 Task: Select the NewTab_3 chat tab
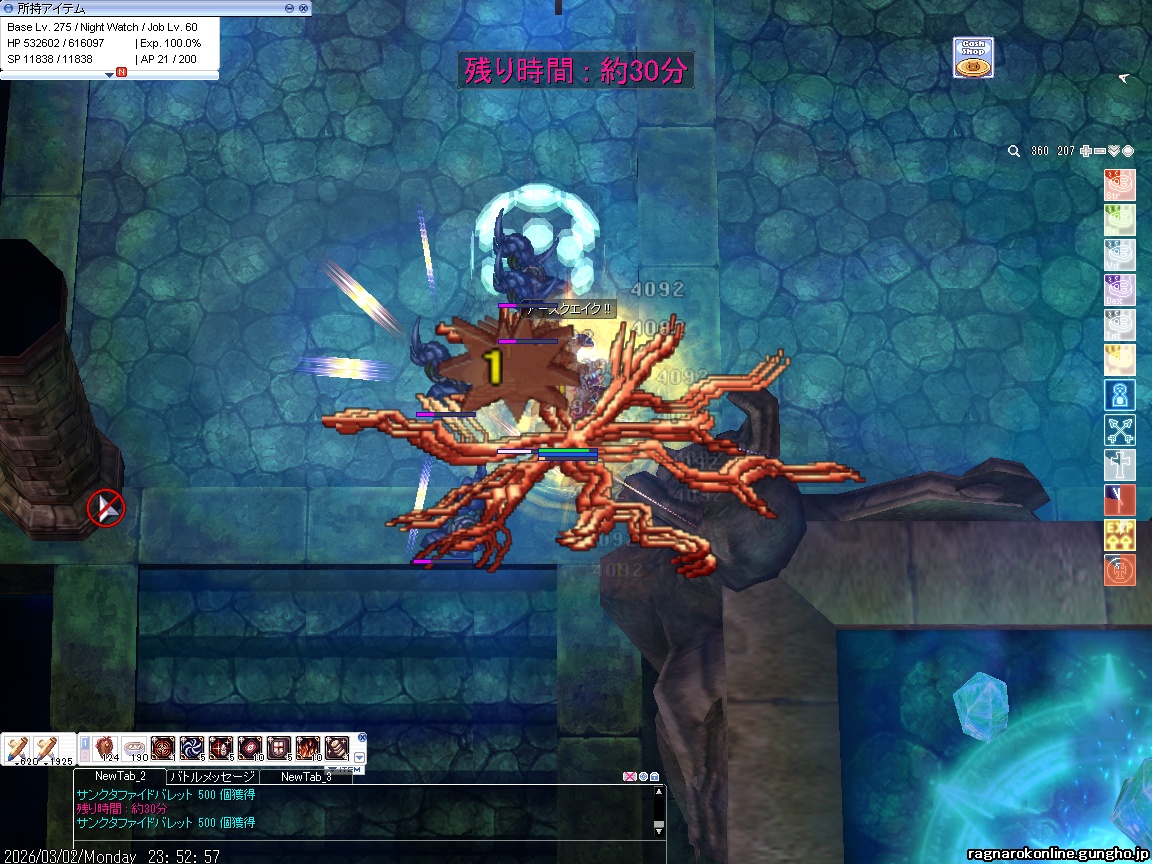[305, 776]
